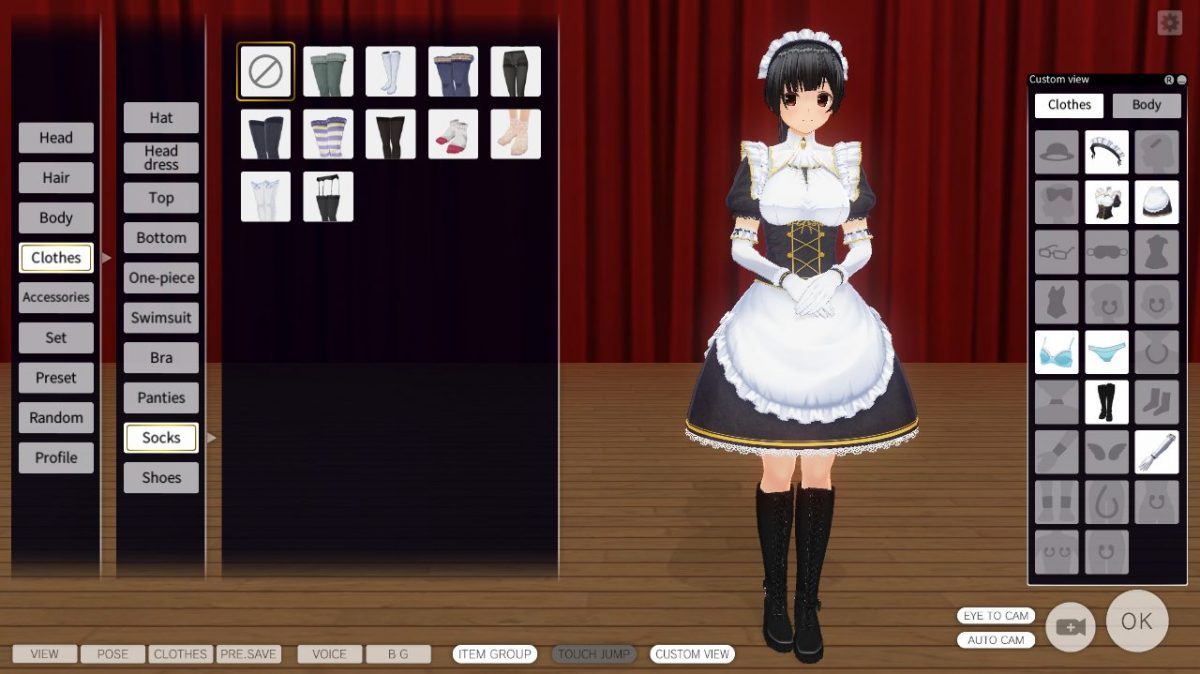
Task: Select the Hair category
Action: (x=56, y=178)
